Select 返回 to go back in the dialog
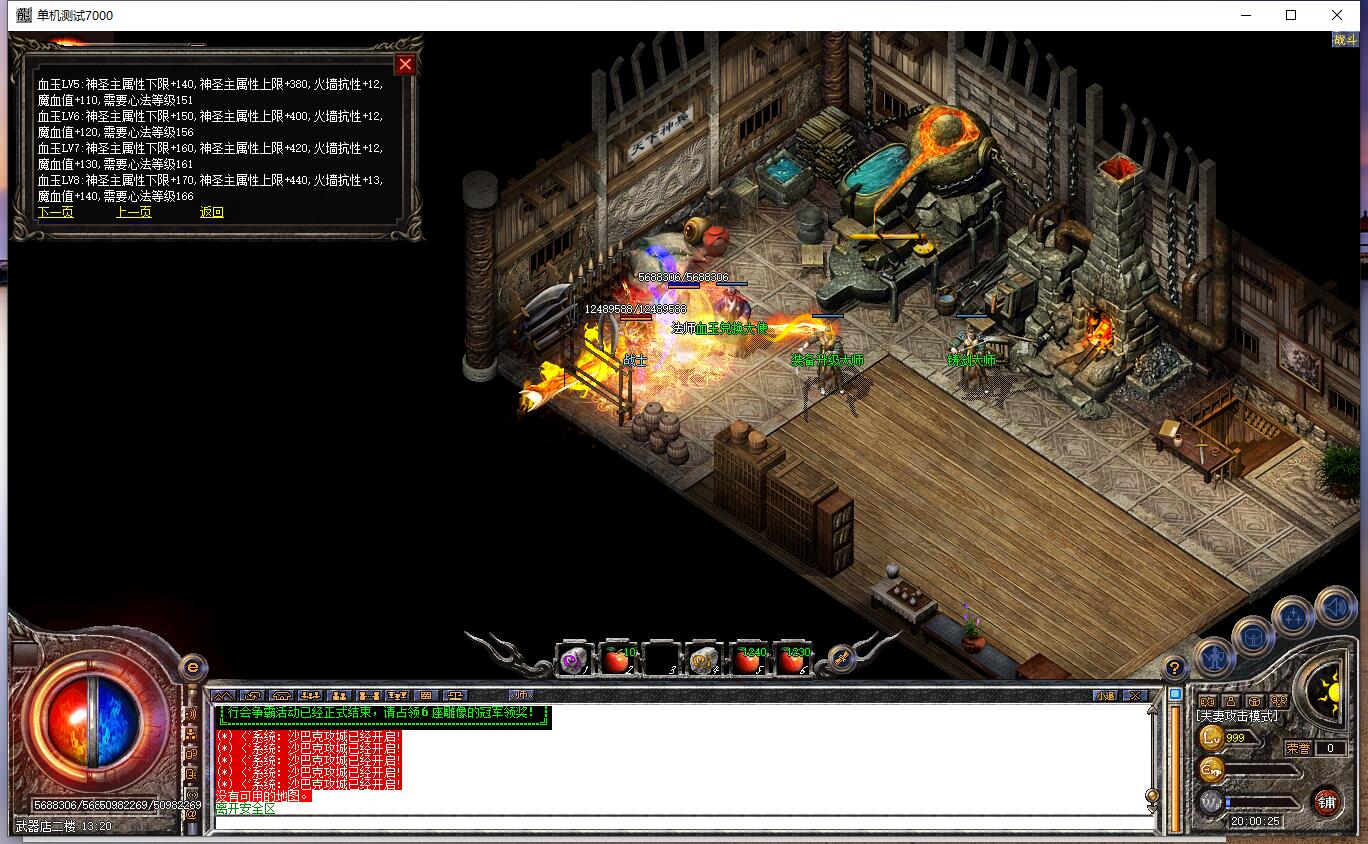 pos(212,212)
